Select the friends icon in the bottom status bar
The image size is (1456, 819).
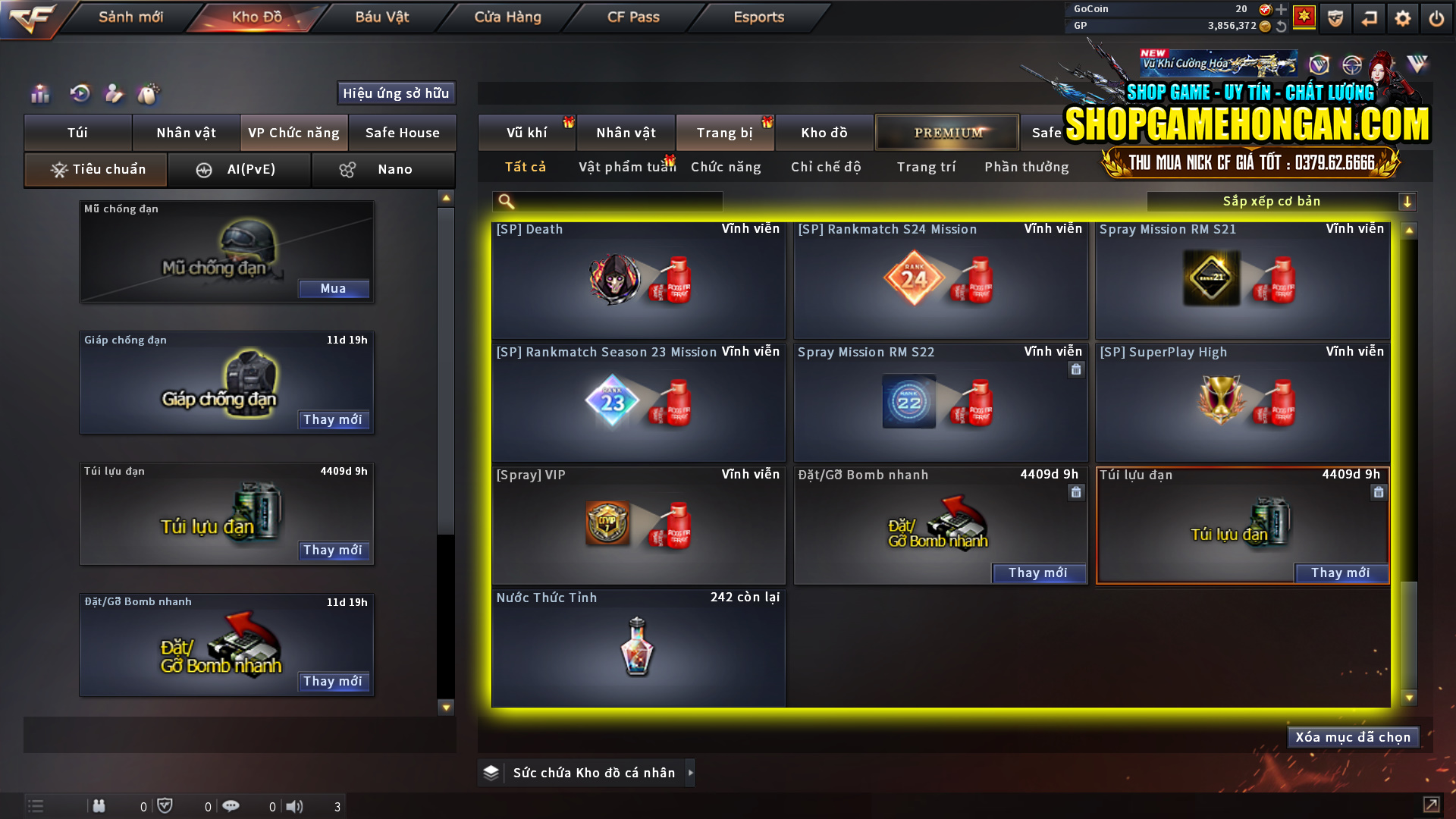click(x=99, y=806)
